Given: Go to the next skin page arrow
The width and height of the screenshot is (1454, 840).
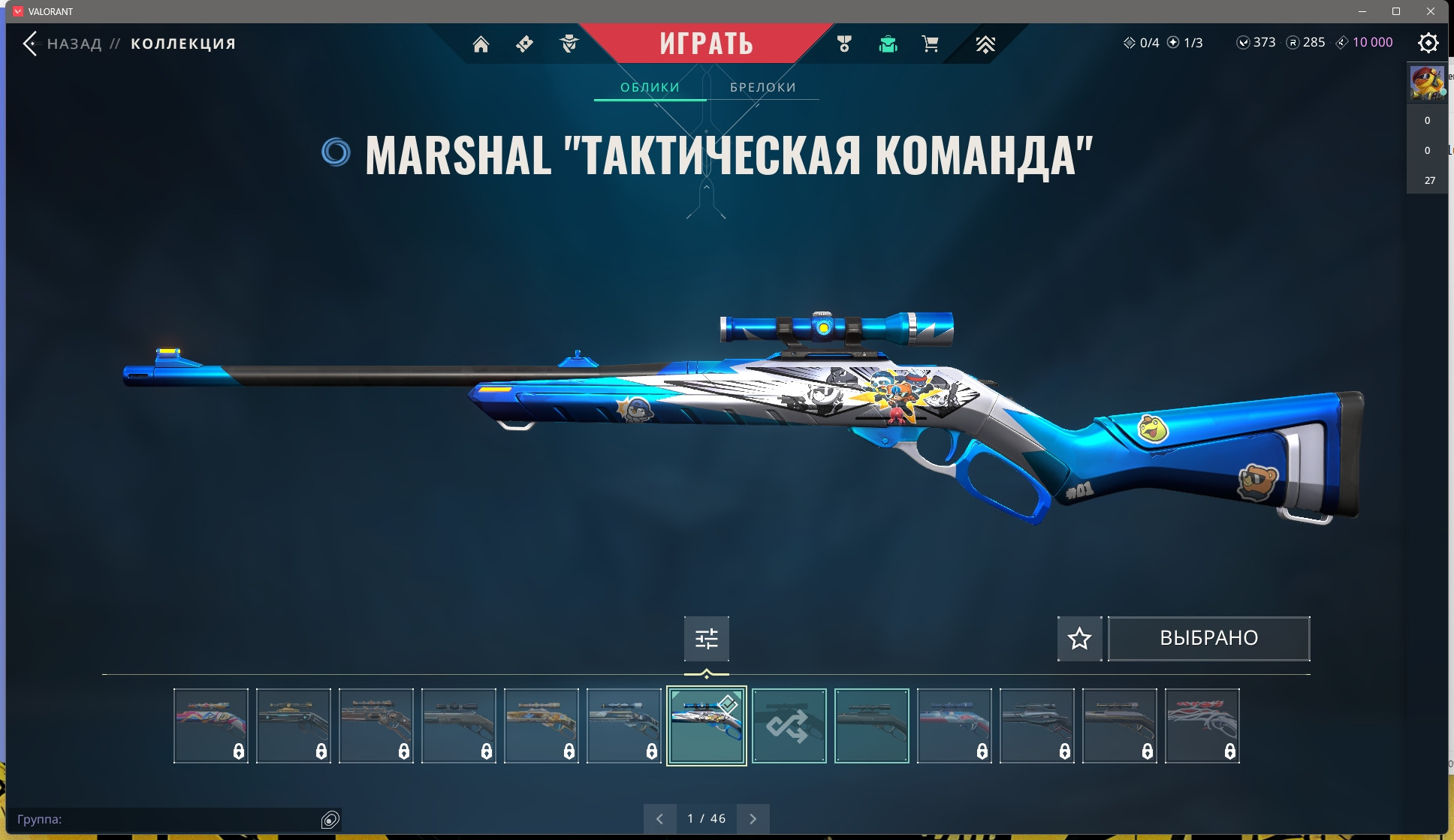Looking at the screenshot, I should click(x=753, y=819).
